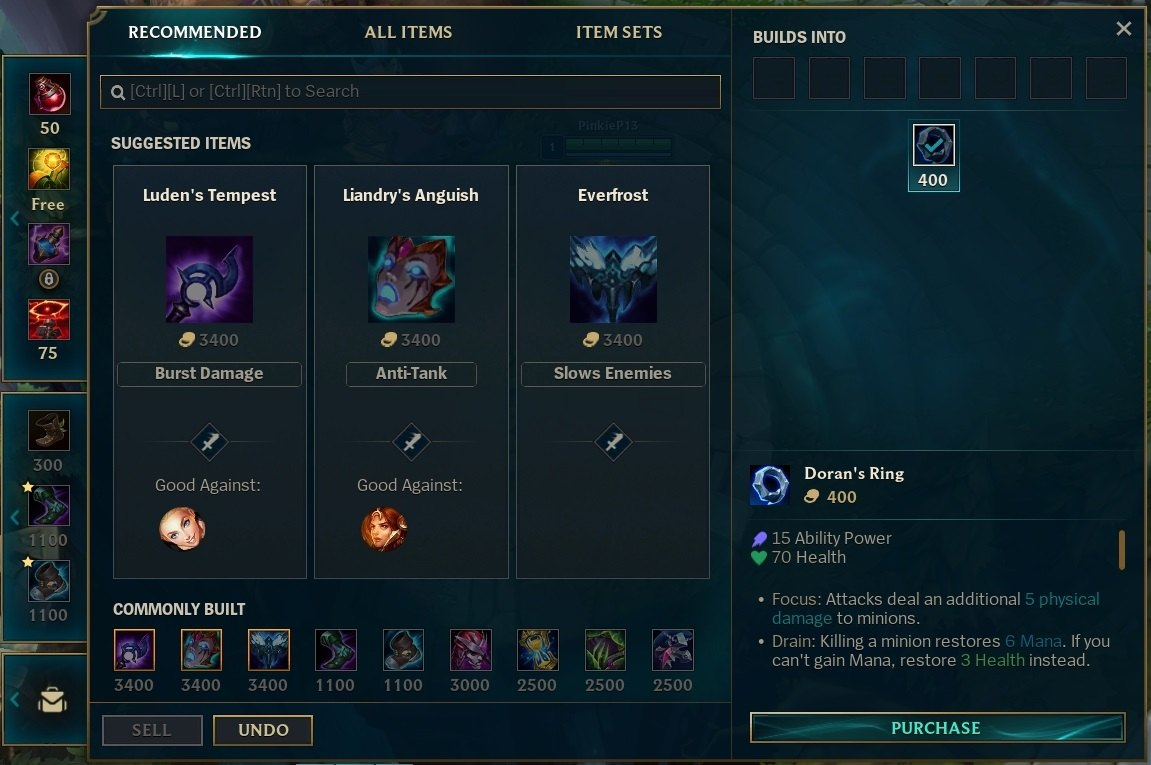1151x765 pixels.
Task: Click the Sell button
Action: (x=152, y=730)
